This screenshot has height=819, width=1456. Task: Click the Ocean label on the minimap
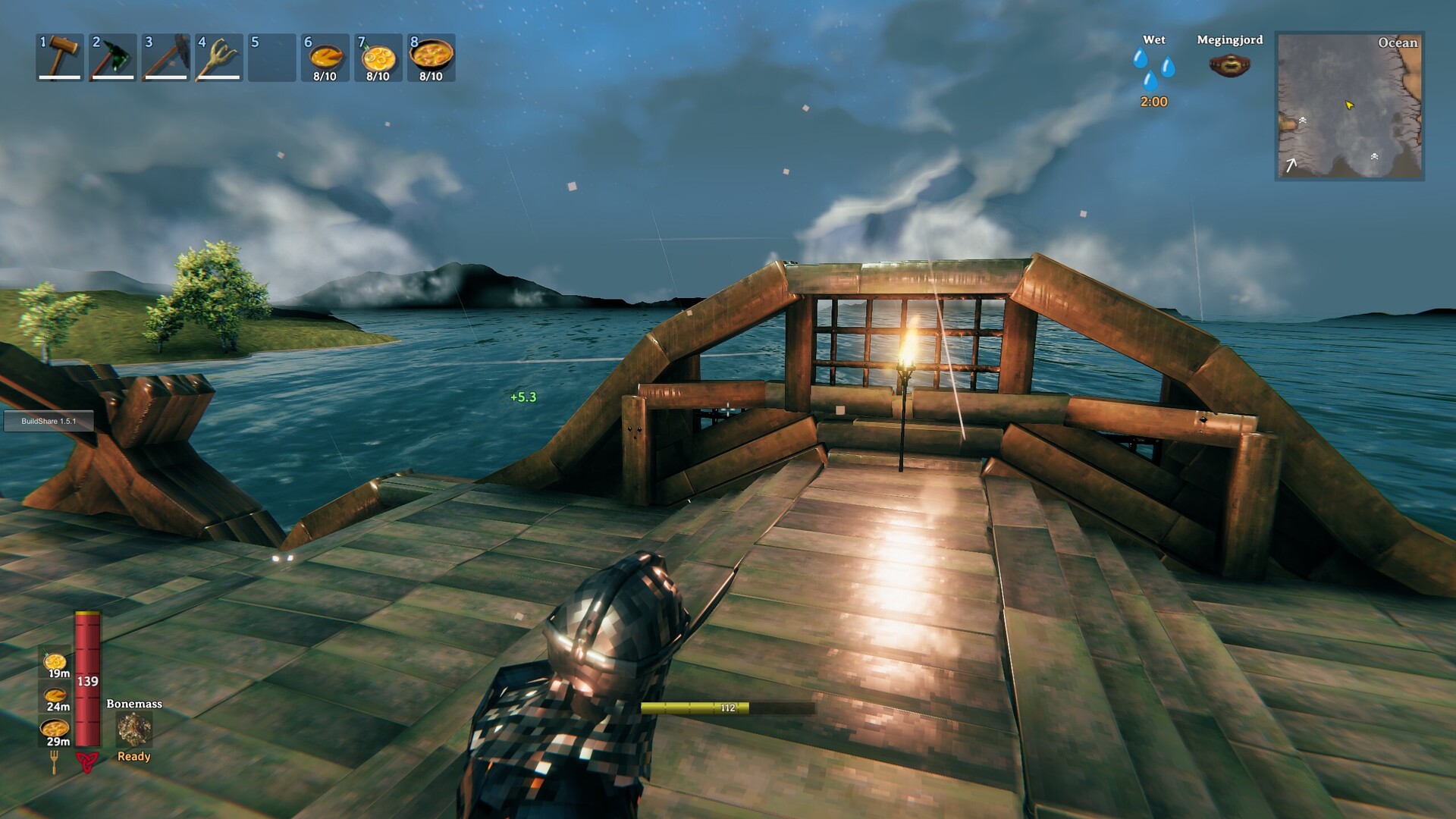(1398, 44)
